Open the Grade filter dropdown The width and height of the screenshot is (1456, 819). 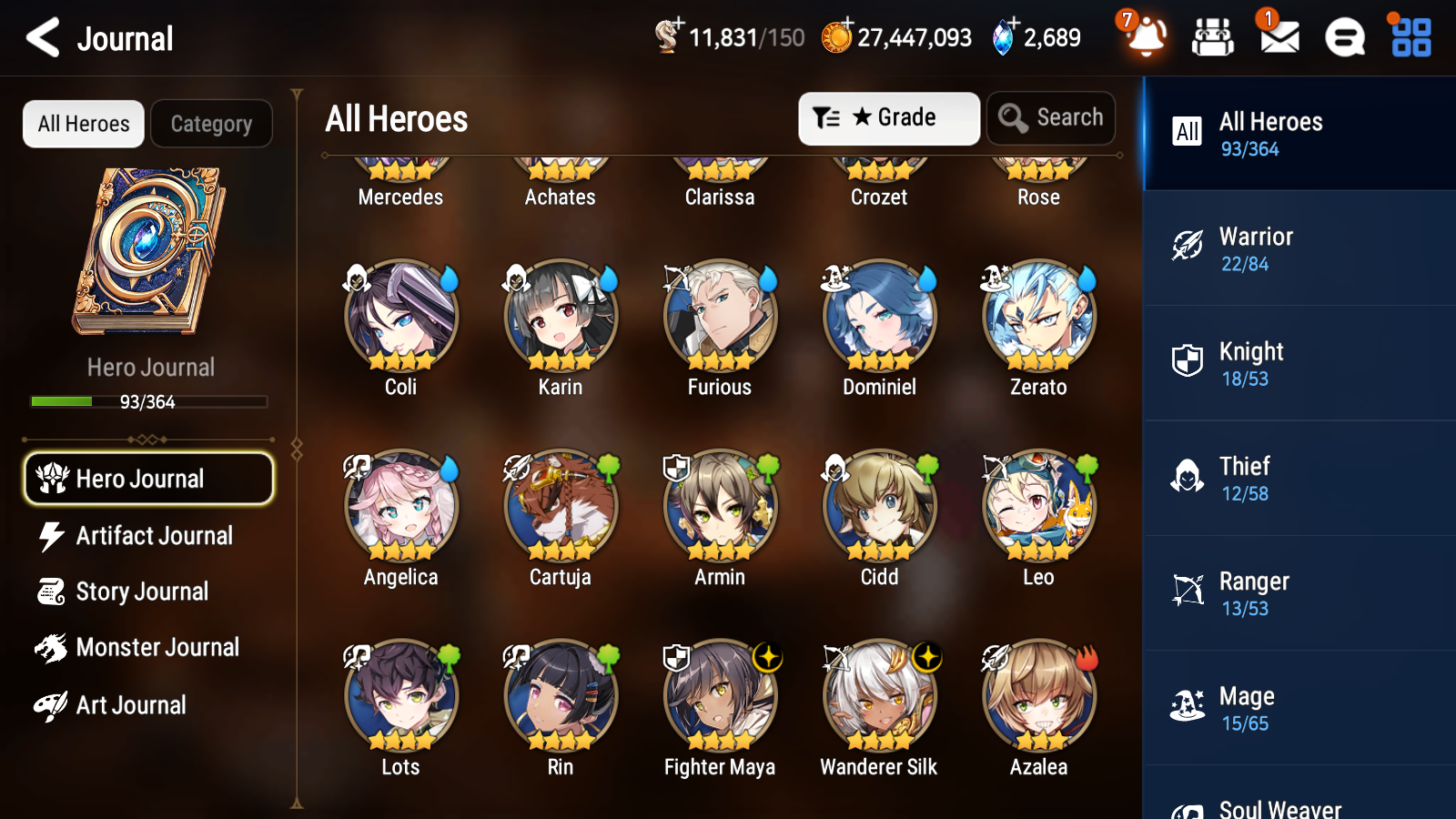[888, 118]
